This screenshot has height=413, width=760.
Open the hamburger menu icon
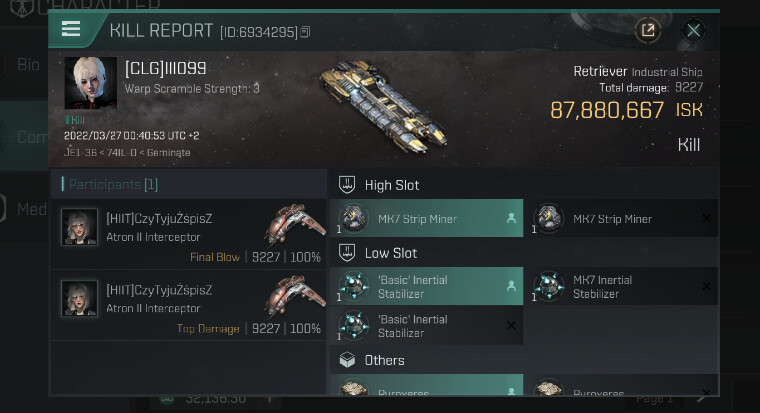[71, 29]
